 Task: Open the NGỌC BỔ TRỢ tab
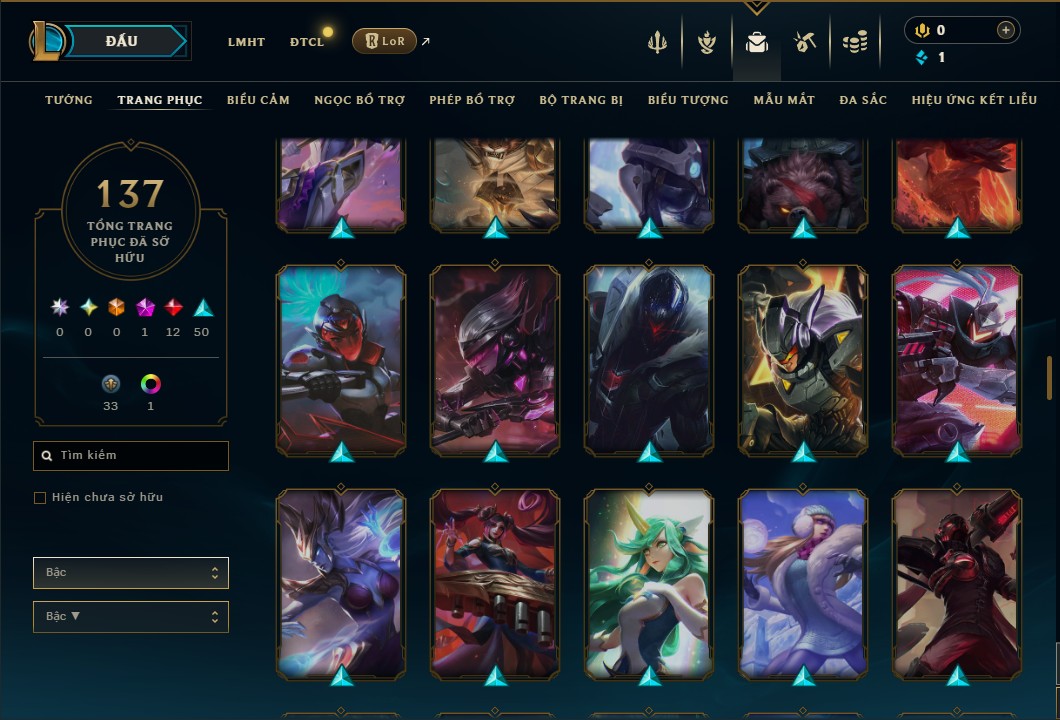click(359, 100)
